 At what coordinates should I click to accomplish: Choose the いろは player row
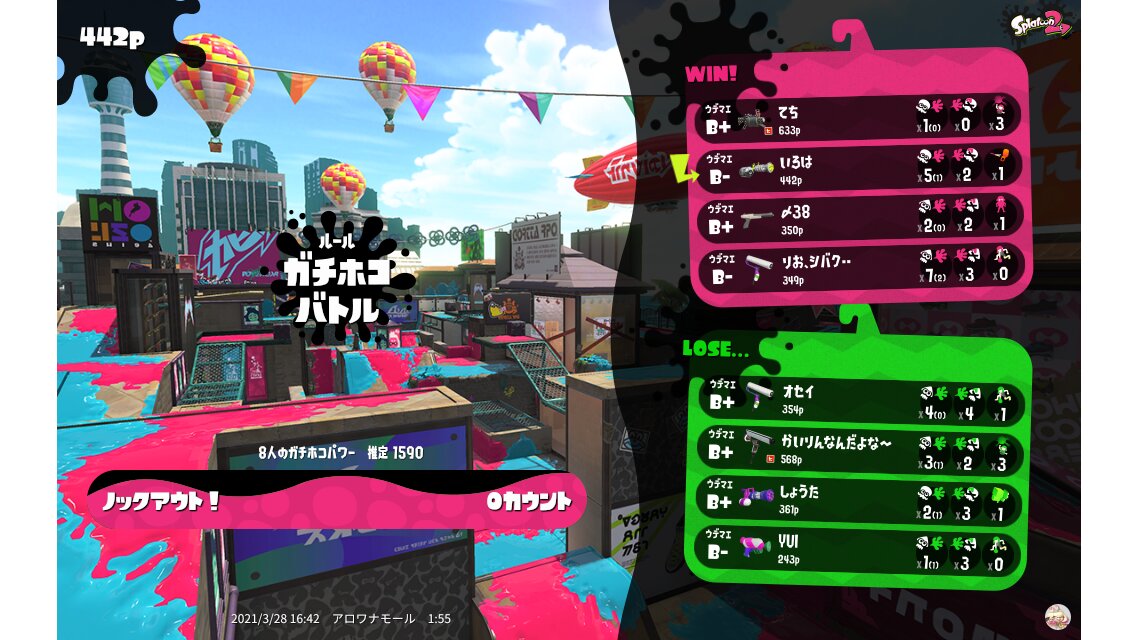pos(860,167)
